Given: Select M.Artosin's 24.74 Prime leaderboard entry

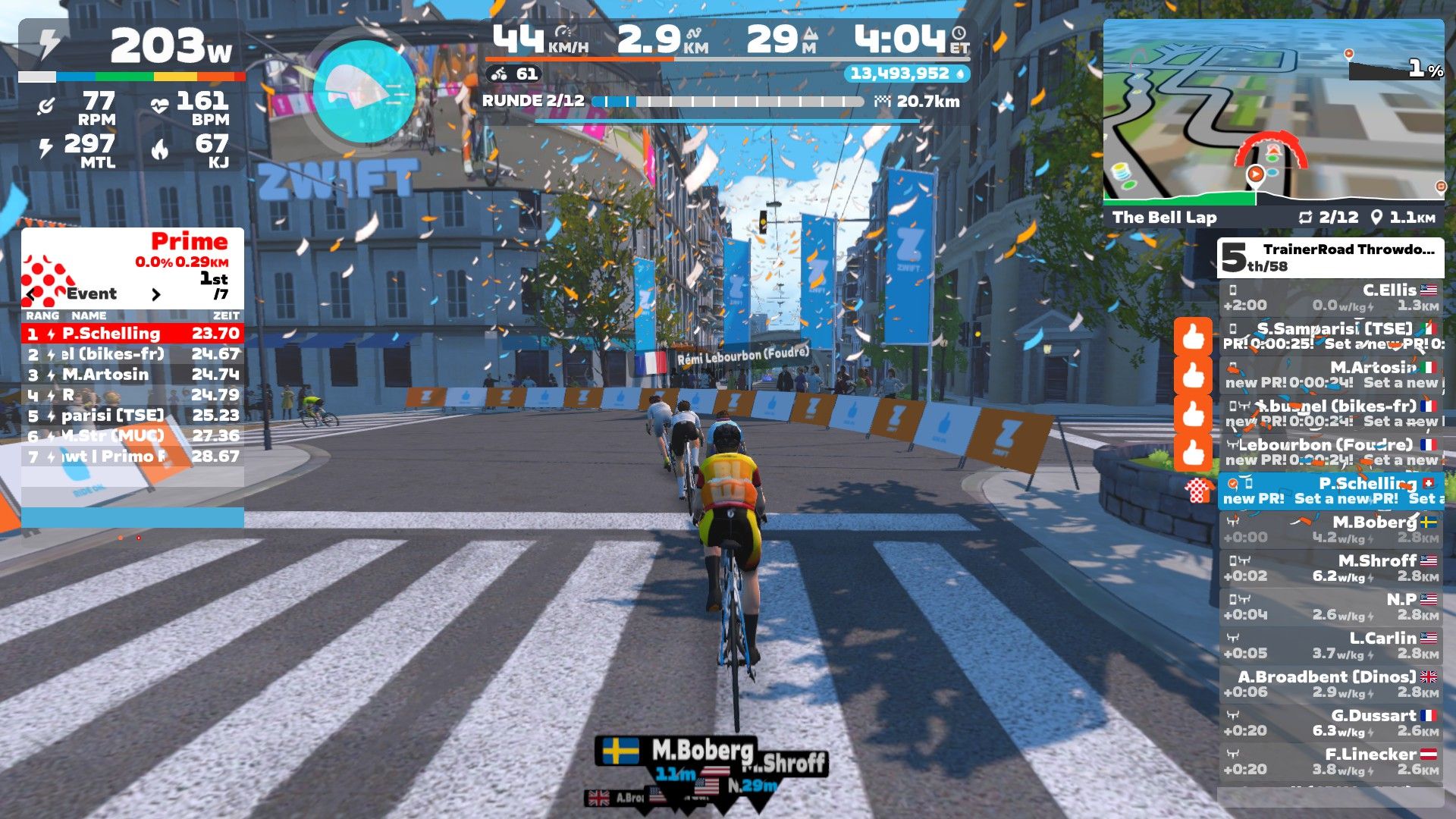Looking at the screenshot, I should (132, 375).
